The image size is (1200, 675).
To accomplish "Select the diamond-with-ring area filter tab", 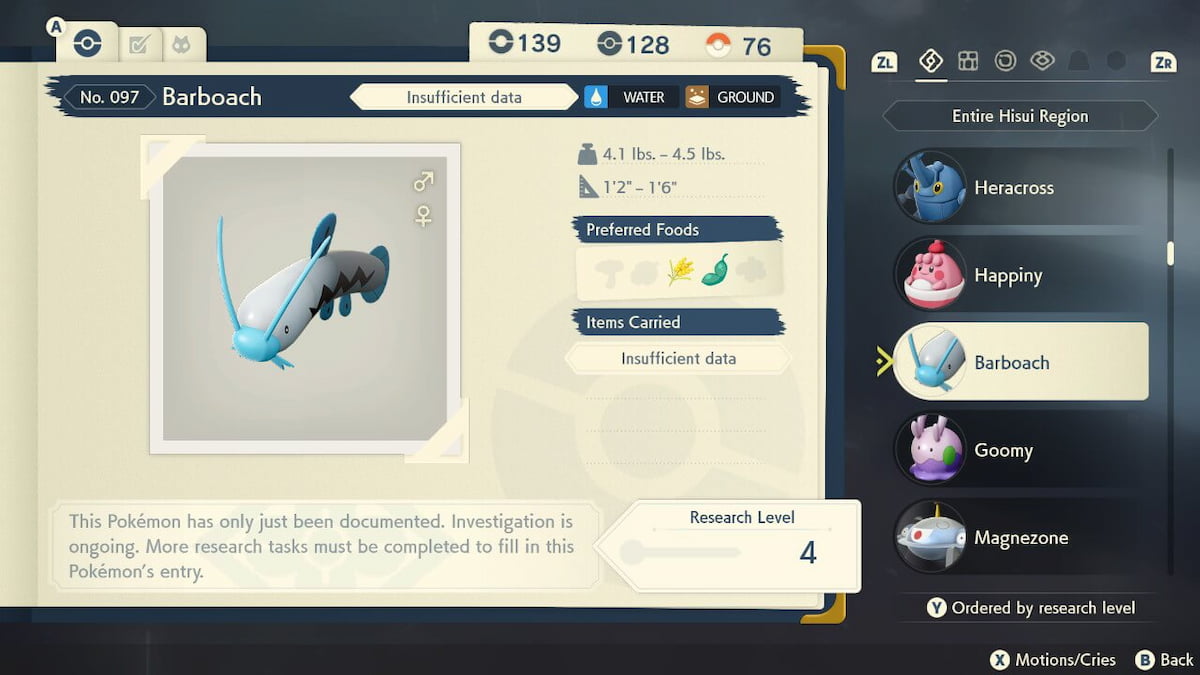I will (x=1042, y=61).
